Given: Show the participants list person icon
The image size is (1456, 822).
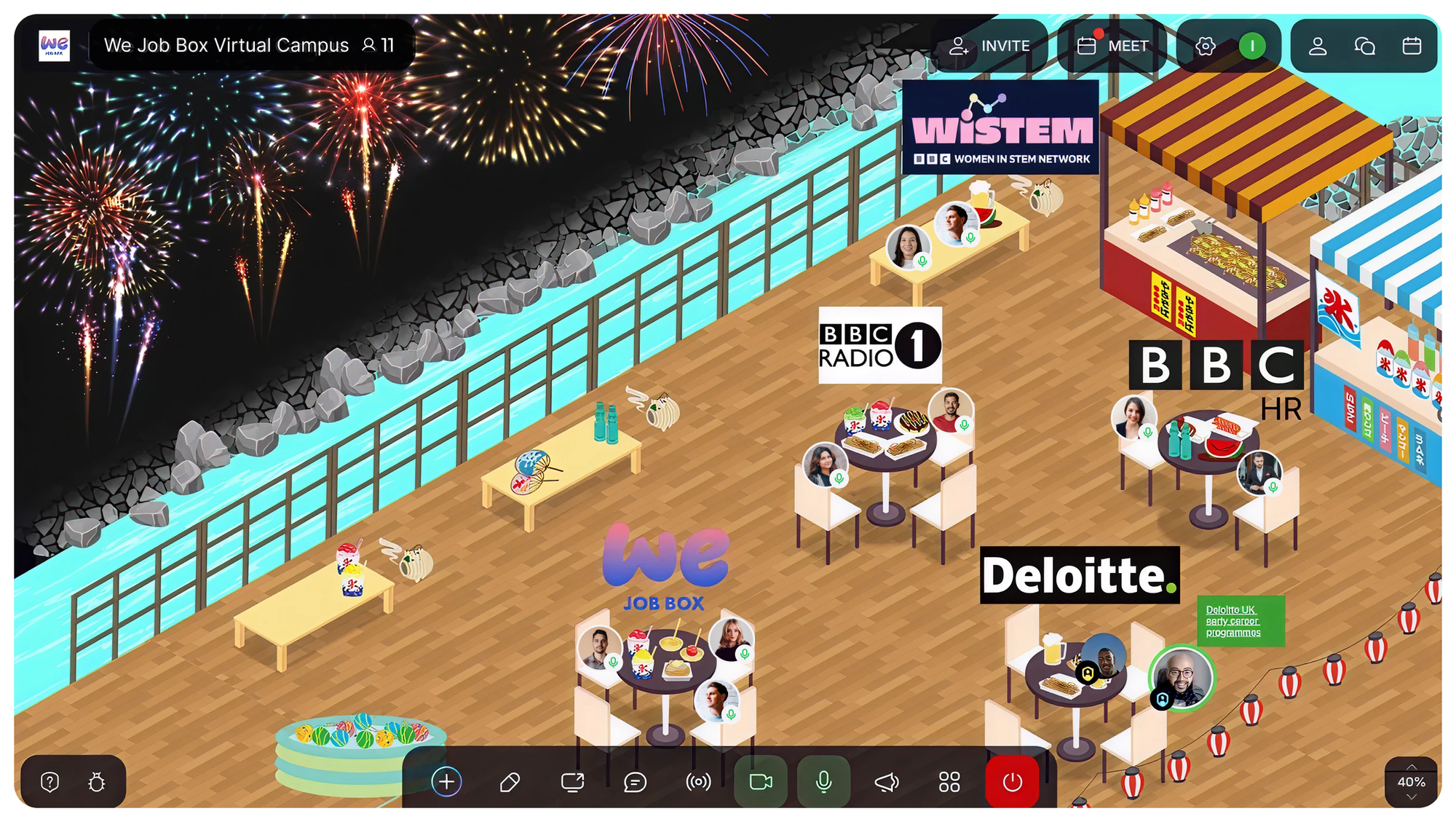Looking at the screenshot, I should tap(1318, 47).
